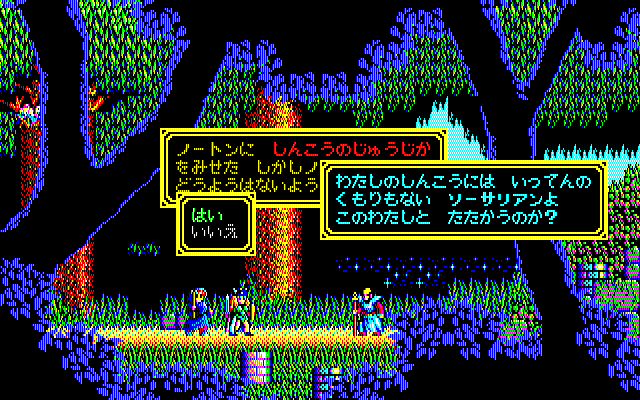Choose the はい (Yes) reply
Image resolution: width=640 pixels, height=400 pixels.
click(204, 212)
